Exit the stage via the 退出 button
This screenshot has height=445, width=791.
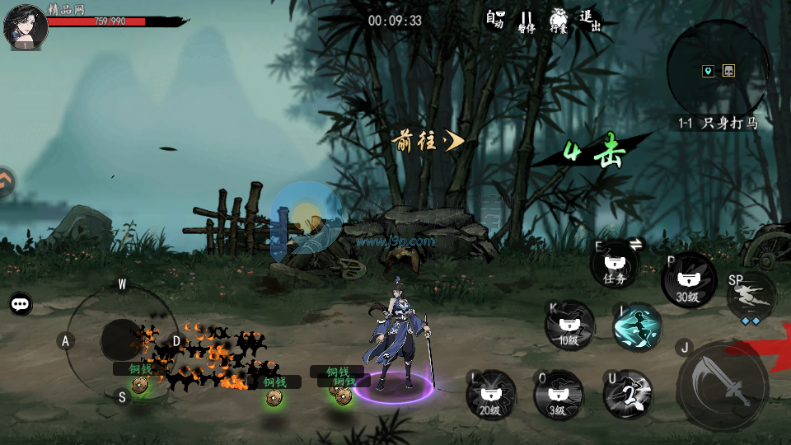(x=591, y=20)
